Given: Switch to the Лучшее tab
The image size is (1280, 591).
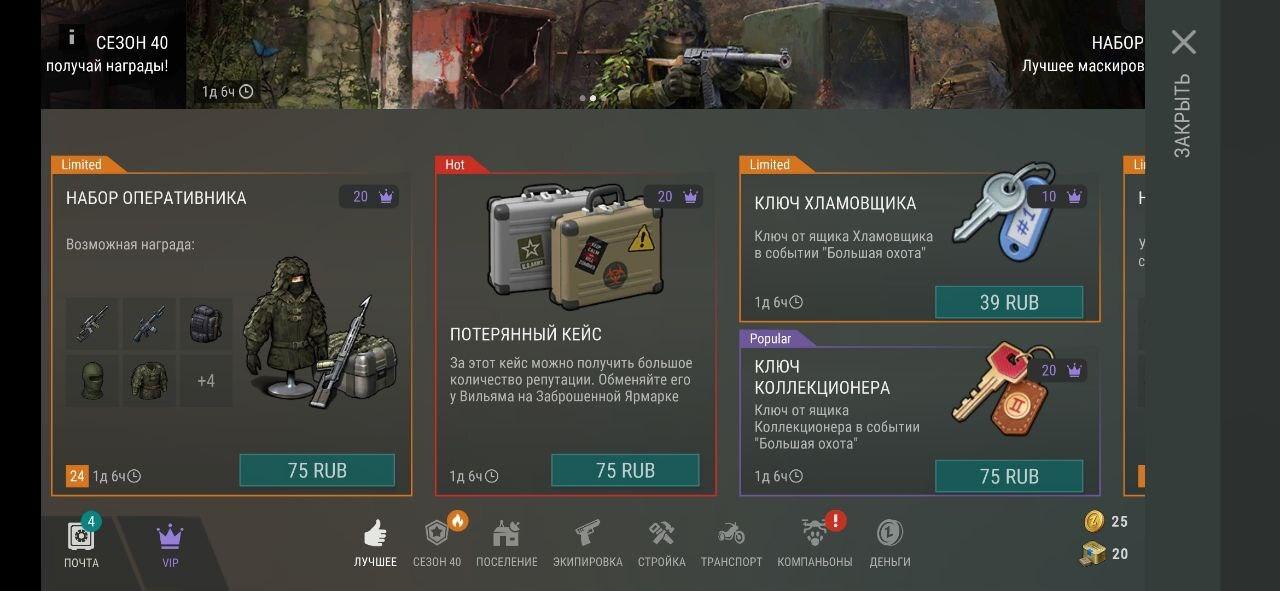Looking at the screenshot, I should point(375,544).
